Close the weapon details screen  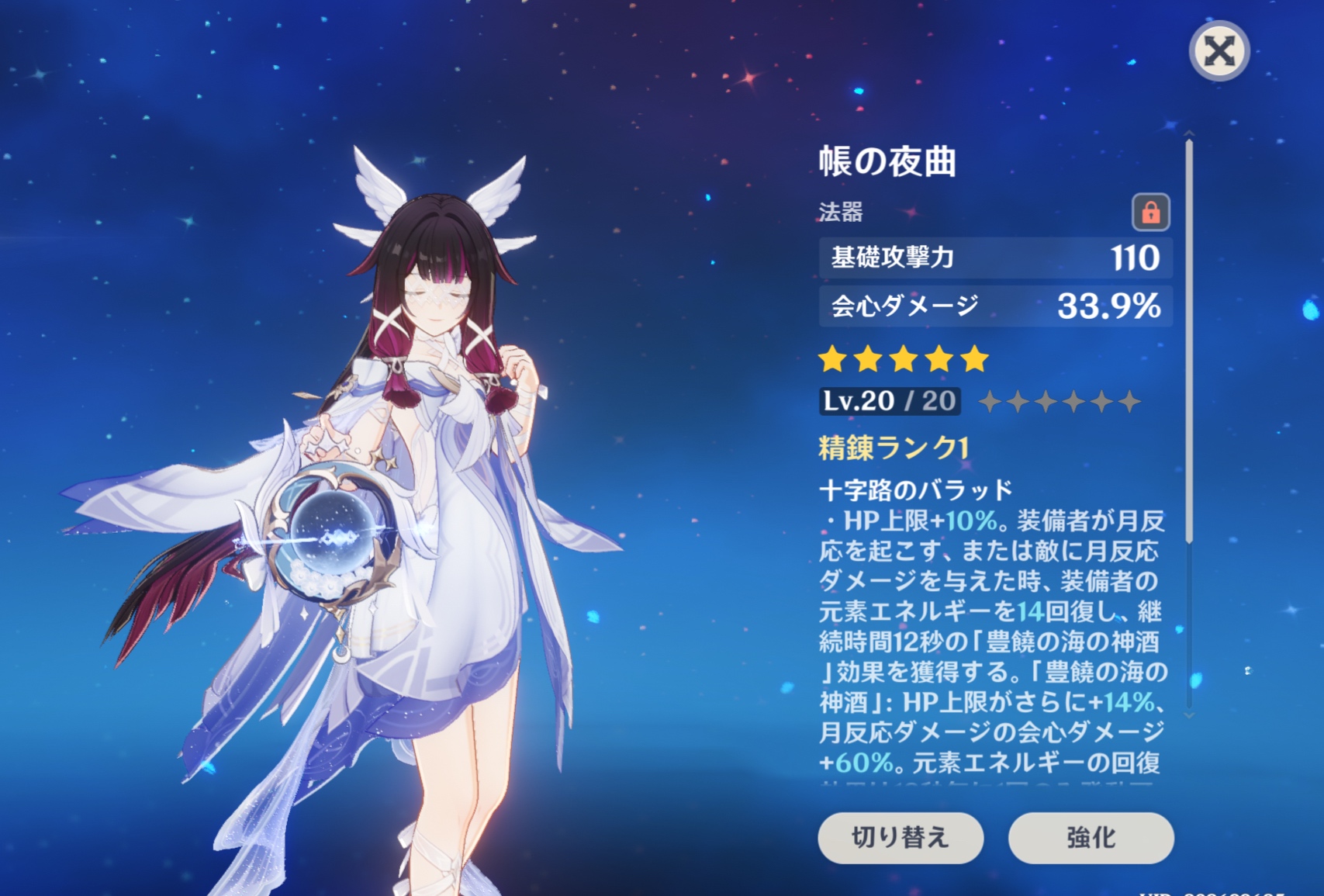point(1219,51)
